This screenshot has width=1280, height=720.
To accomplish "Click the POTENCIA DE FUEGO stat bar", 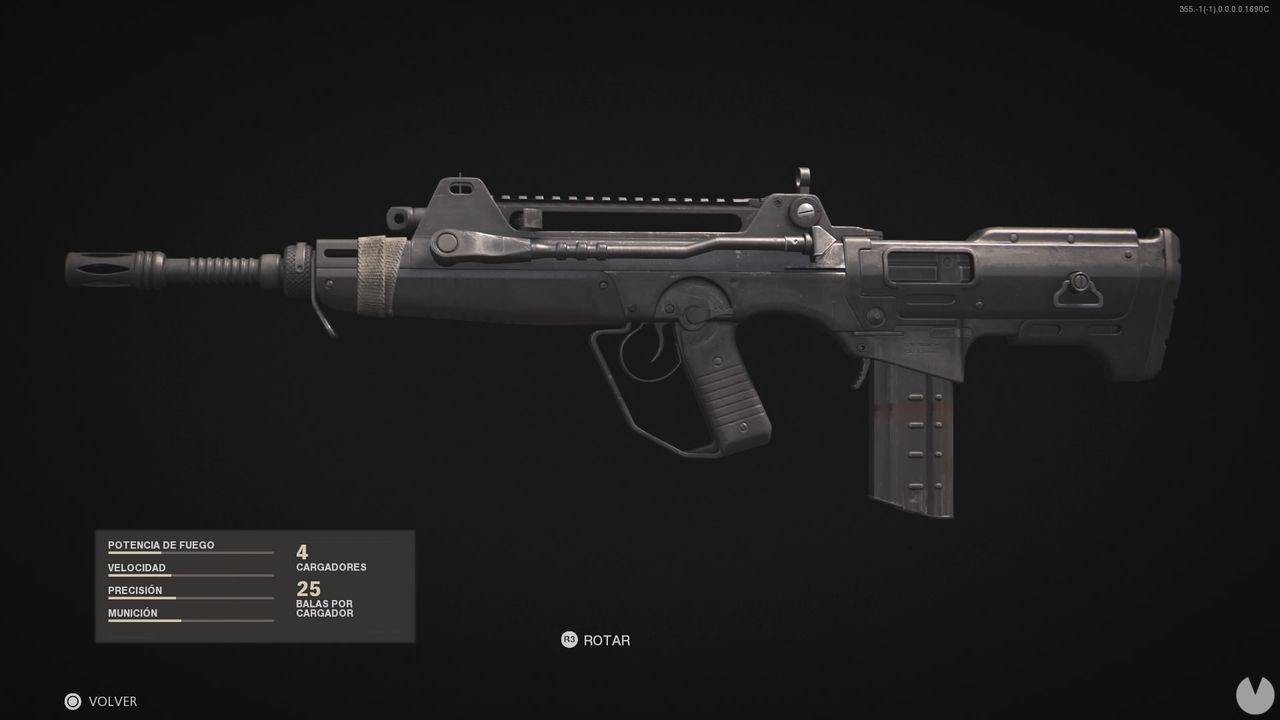I will [190, 553].
